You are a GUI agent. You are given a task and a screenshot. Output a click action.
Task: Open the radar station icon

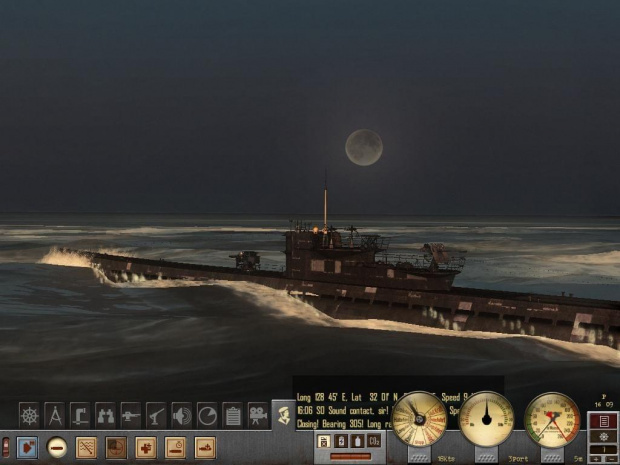click(x=207, y=415)
